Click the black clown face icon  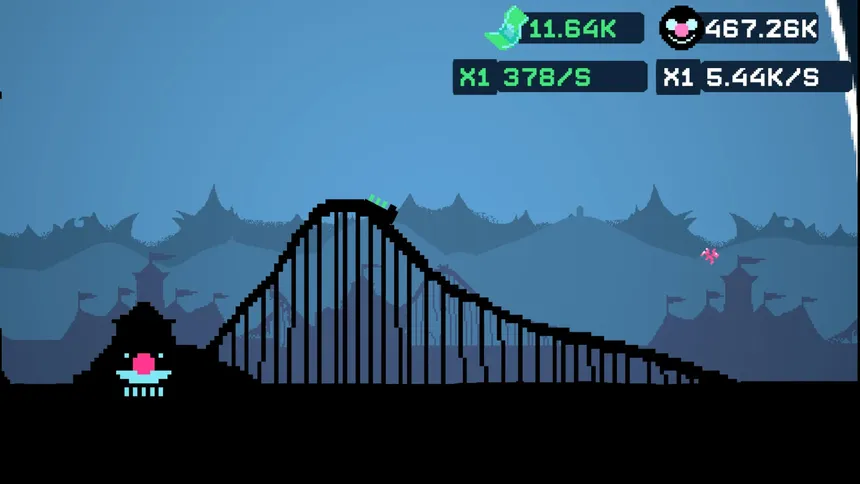(x=680, y=28)
